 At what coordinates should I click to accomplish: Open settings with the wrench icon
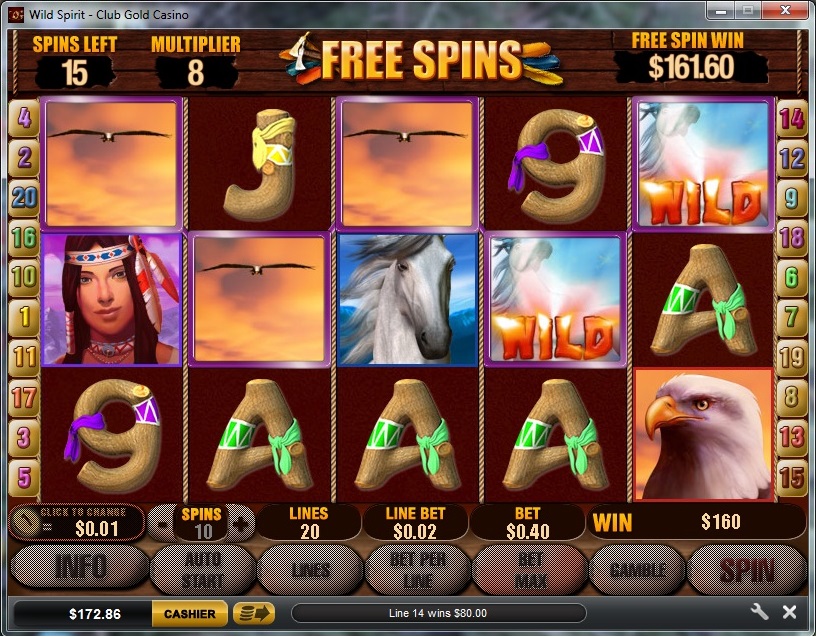[x=759, y=612]
